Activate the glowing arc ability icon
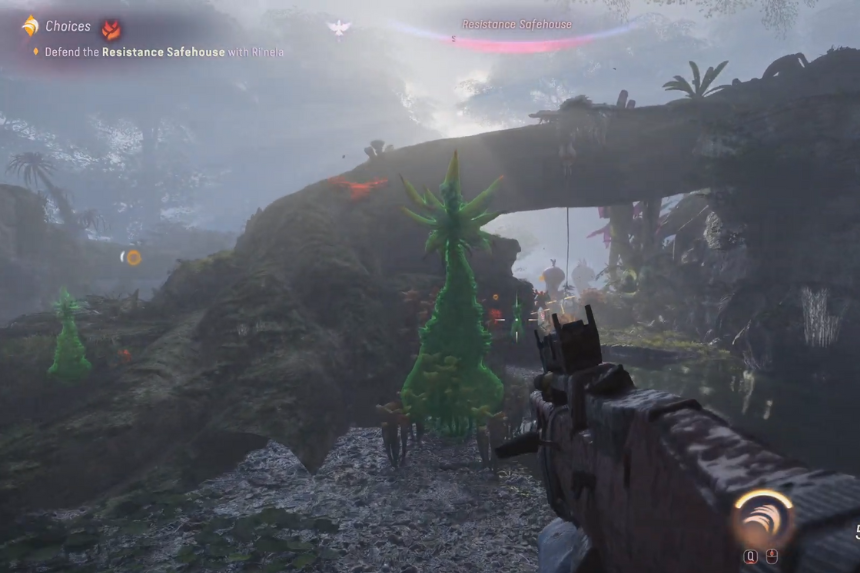 [763, 518]
